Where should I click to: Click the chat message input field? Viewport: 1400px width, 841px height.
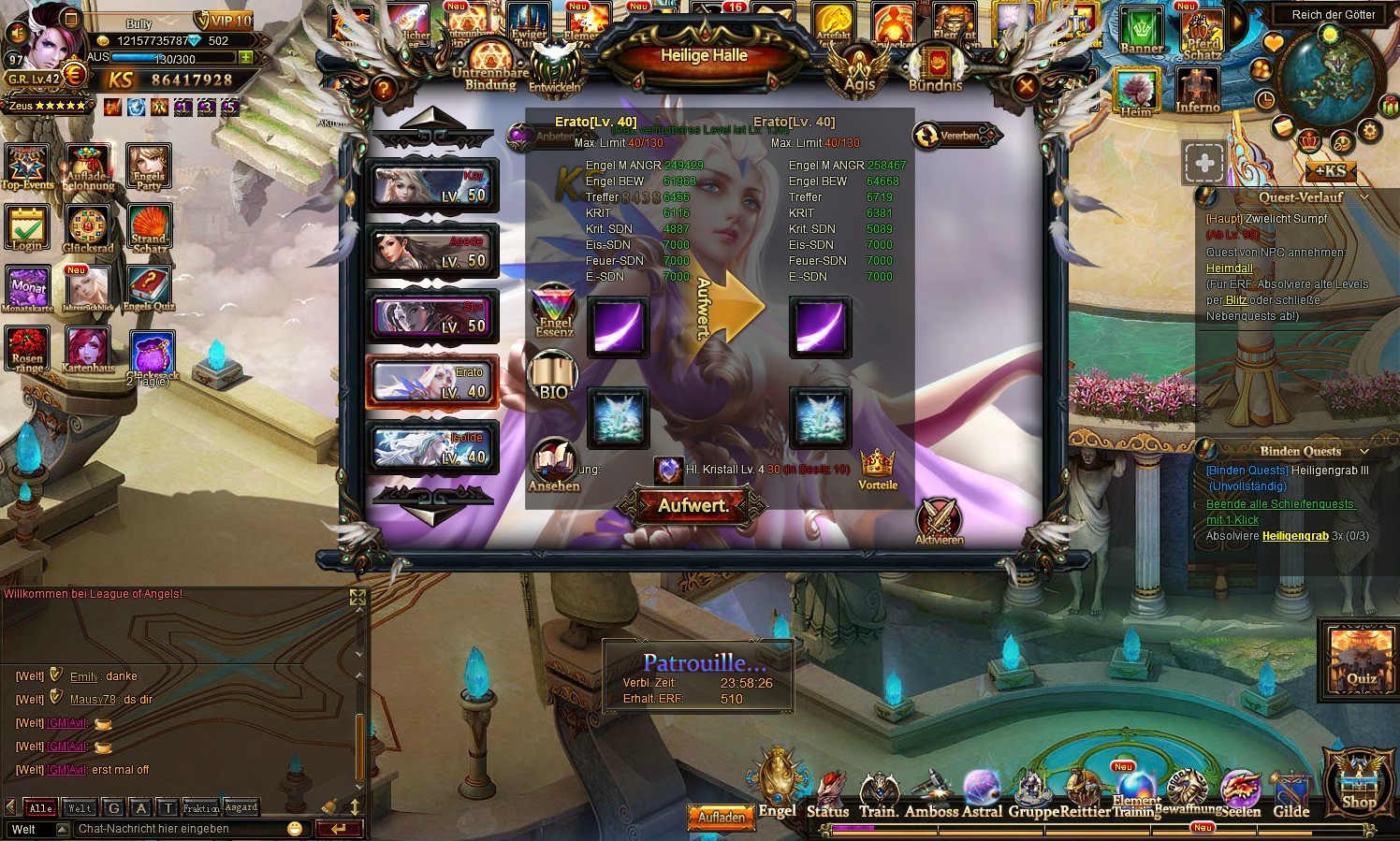tap(182, 829)
